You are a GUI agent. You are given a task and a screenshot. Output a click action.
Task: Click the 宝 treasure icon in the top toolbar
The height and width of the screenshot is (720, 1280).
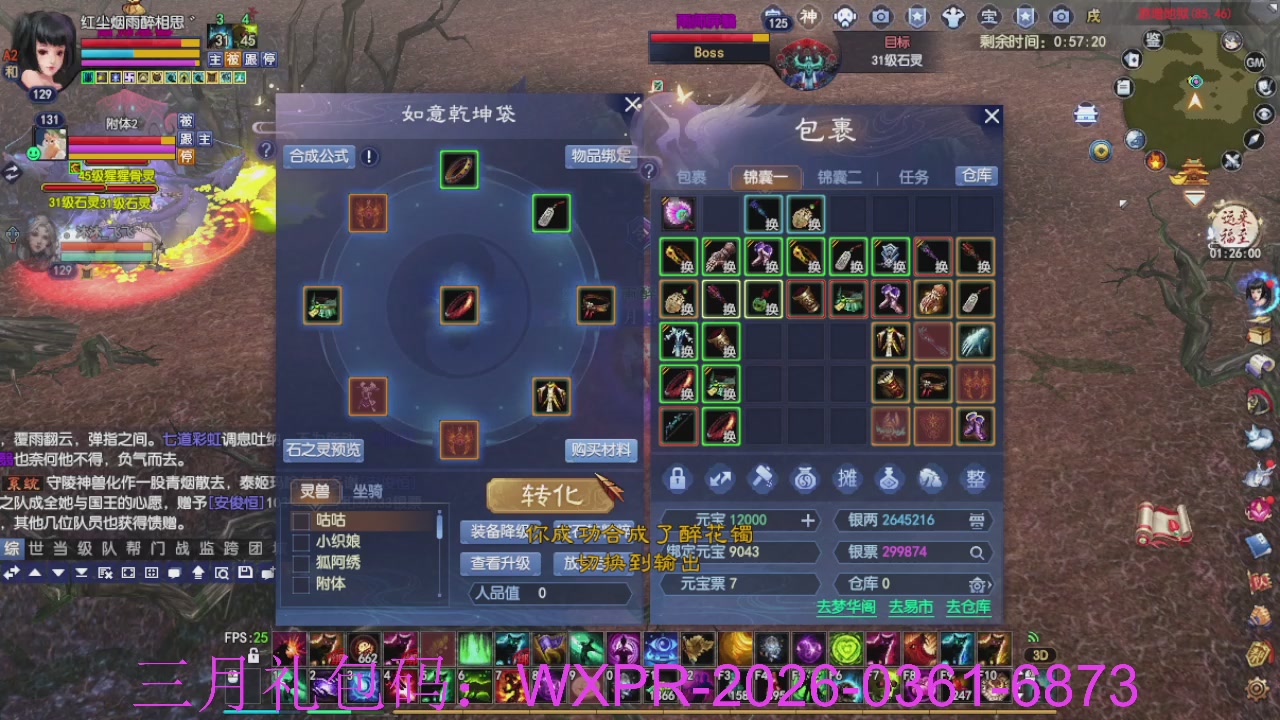988,16
